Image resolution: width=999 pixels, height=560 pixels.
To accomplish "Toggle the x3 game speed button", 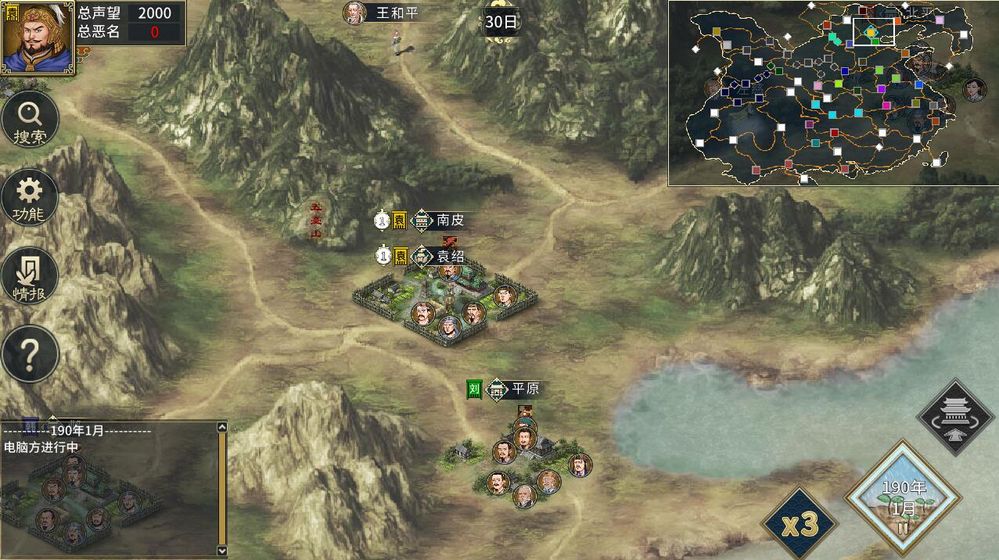I will 800,522.
